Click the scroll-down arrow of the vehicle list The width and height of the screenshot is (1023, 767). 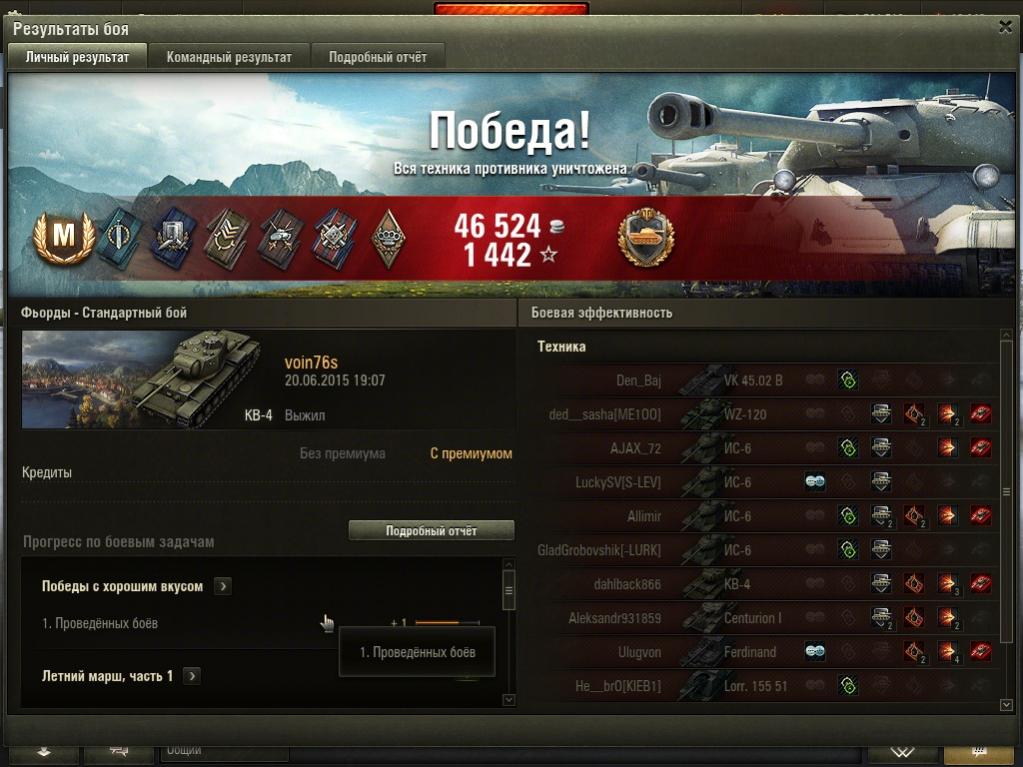click(x=1006, y=706)
